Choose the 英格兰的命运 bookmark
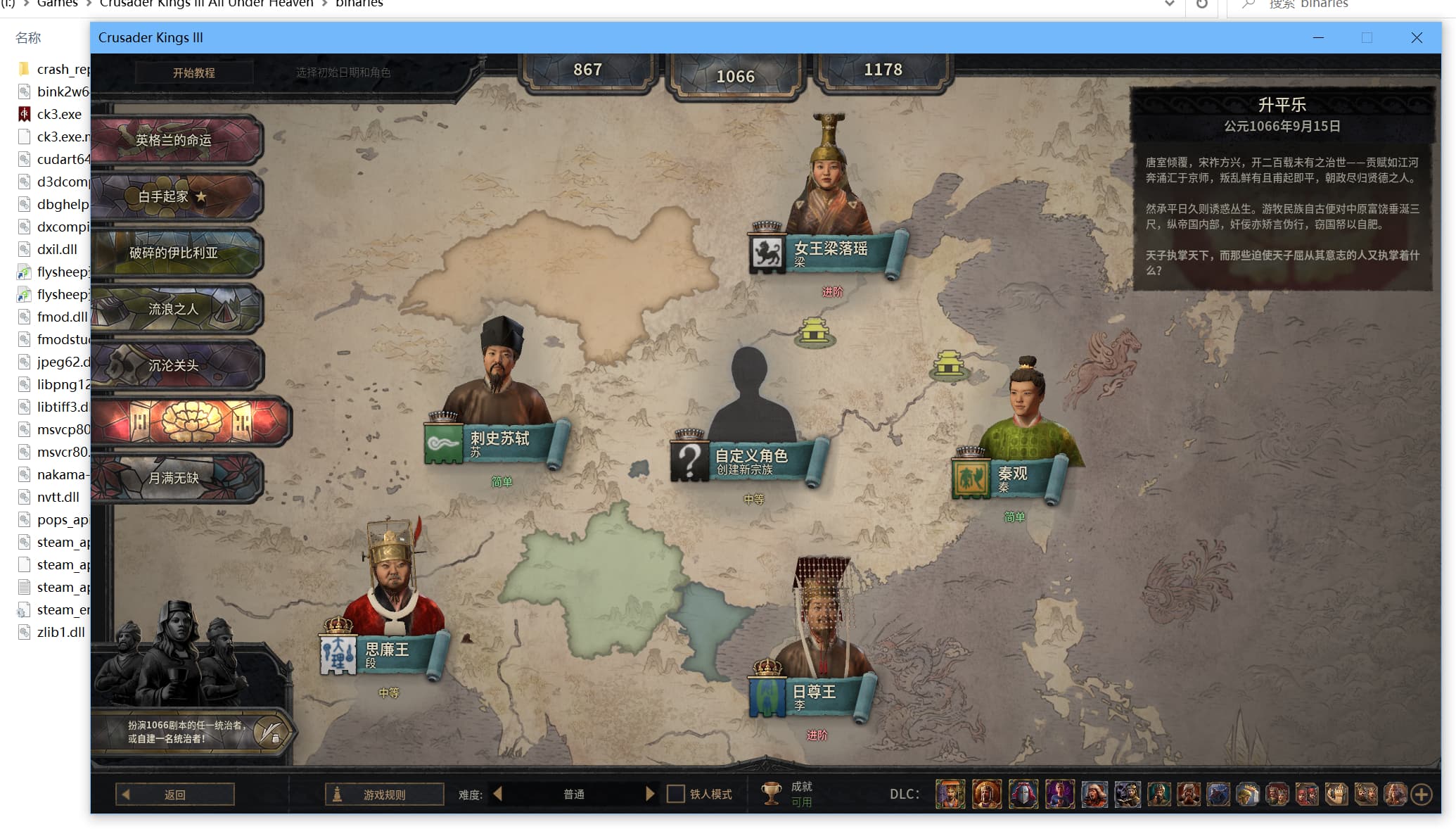 [x=174, y=140]
